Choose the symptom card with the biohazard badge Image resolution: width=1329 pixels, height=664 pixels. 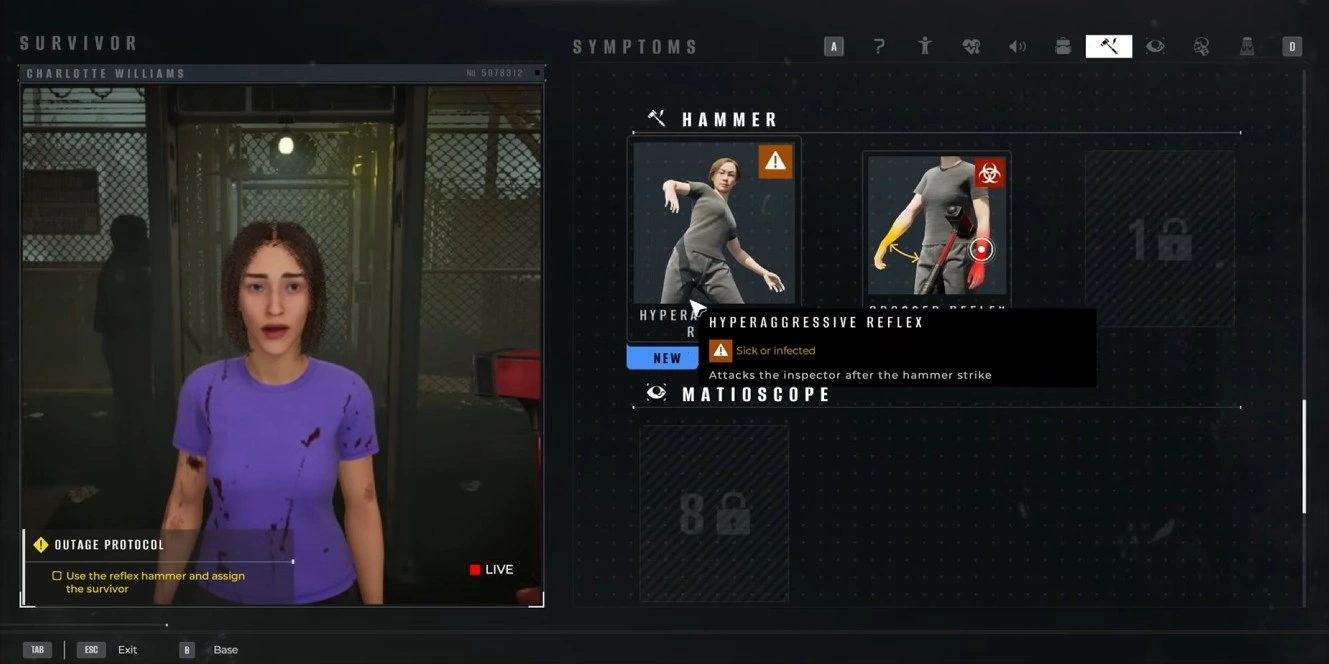[937, 225]
